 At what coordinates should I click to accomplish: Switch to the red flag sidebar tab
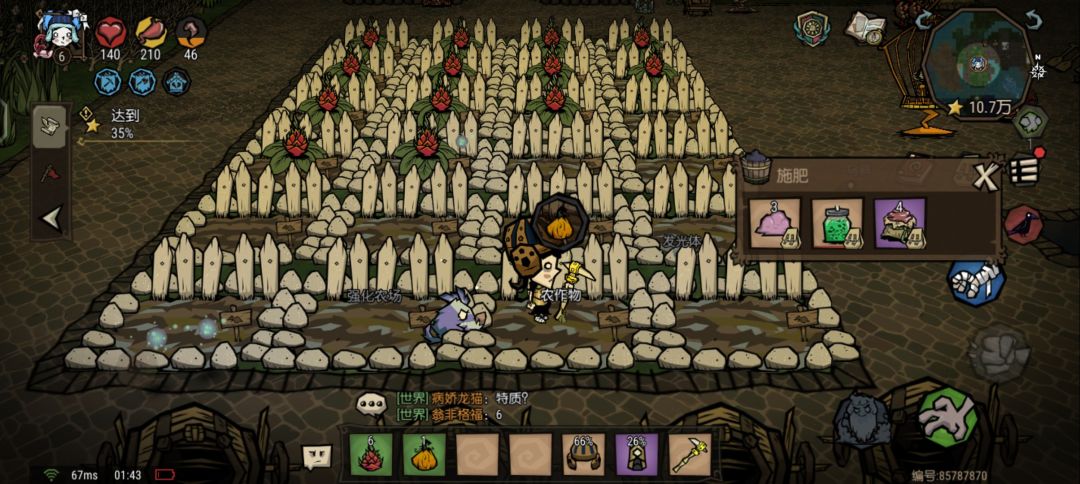pyautogui.click(x=50, y=172)
